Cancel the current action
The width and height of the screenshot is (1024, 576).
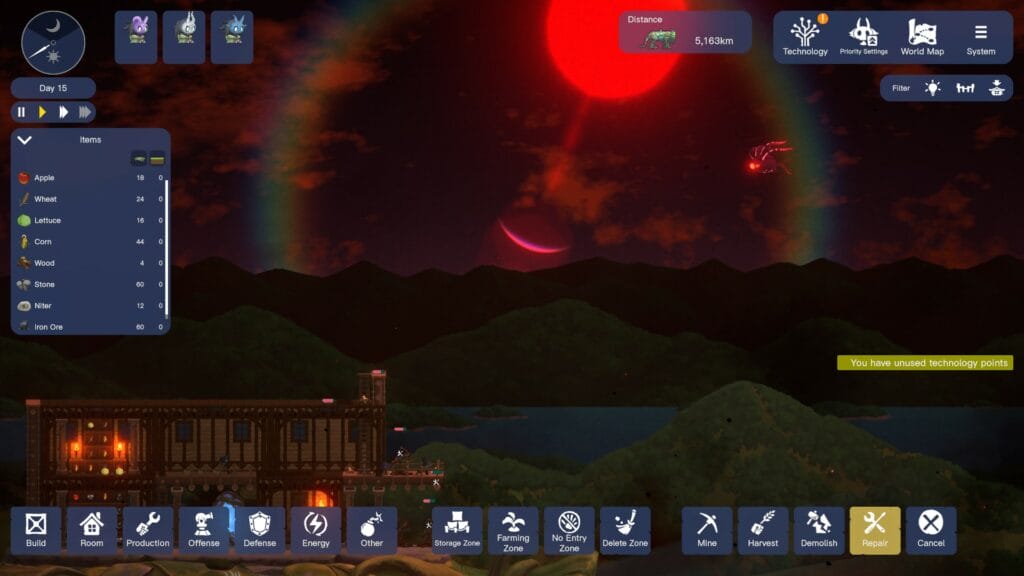(x=931, y=530)
